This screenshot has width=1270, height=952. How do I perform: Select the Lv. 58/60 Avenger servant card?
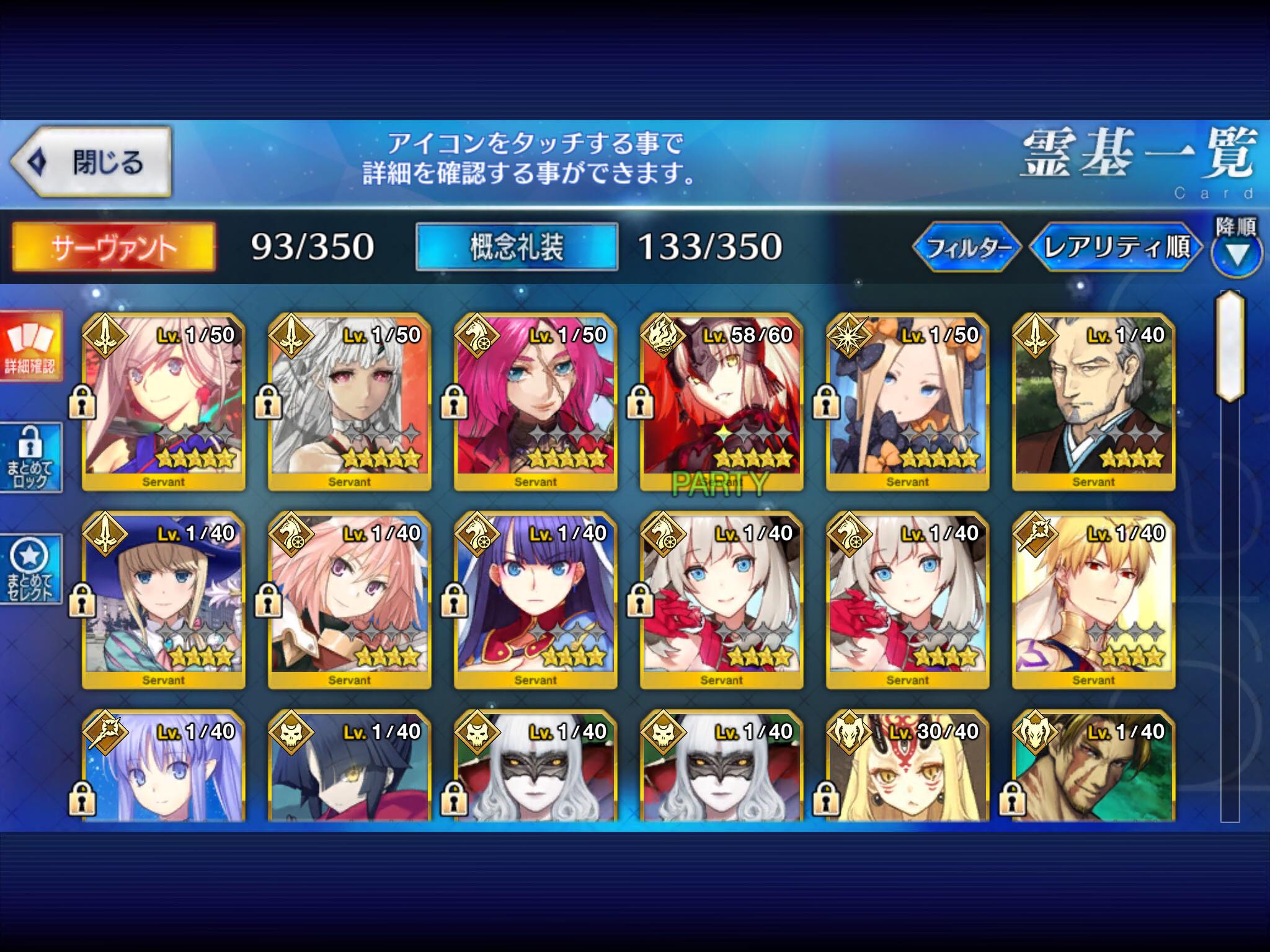(721, 402)
